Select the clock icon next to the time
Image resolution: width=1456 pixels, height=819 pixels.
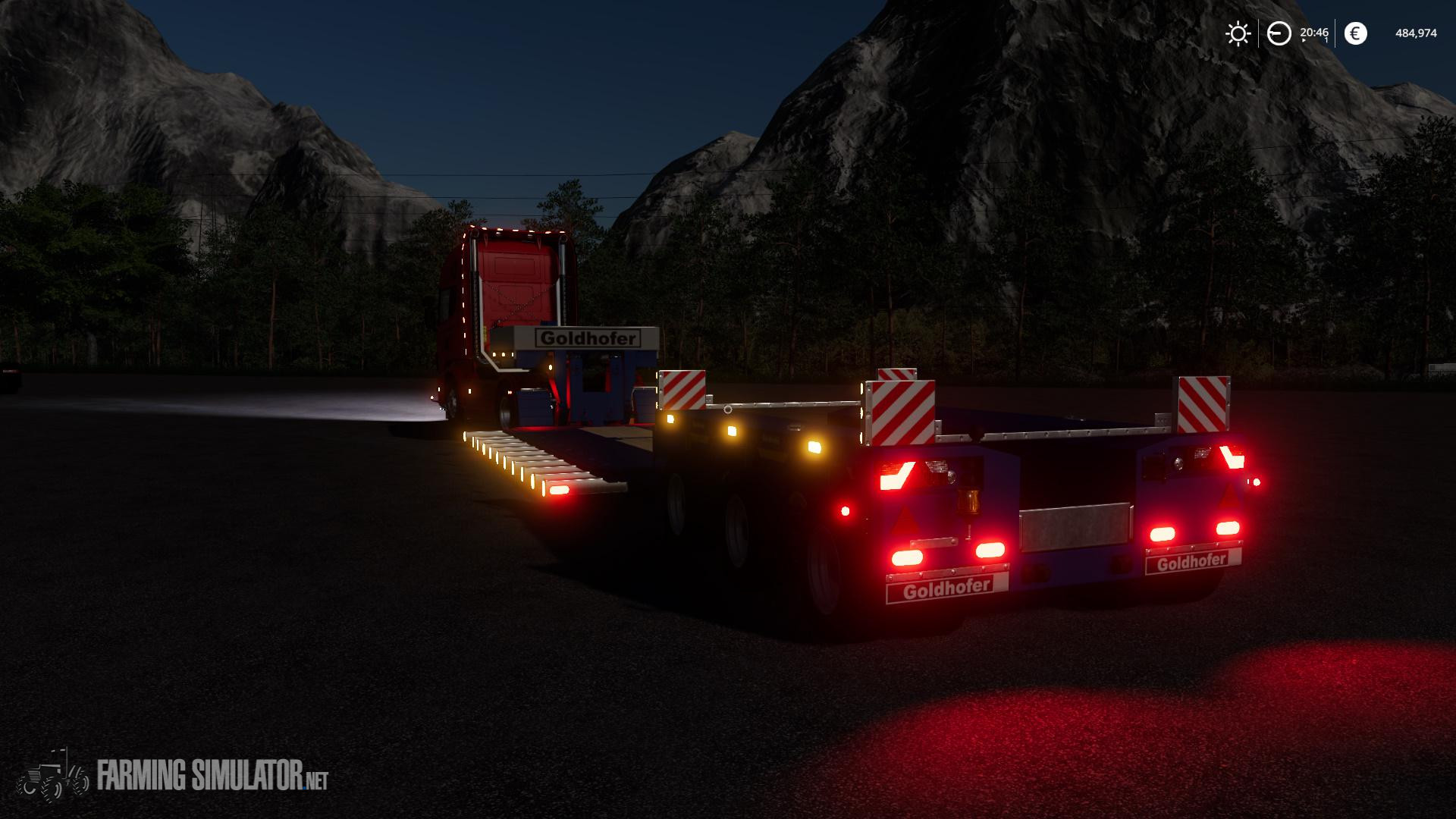click(1279, 33)
